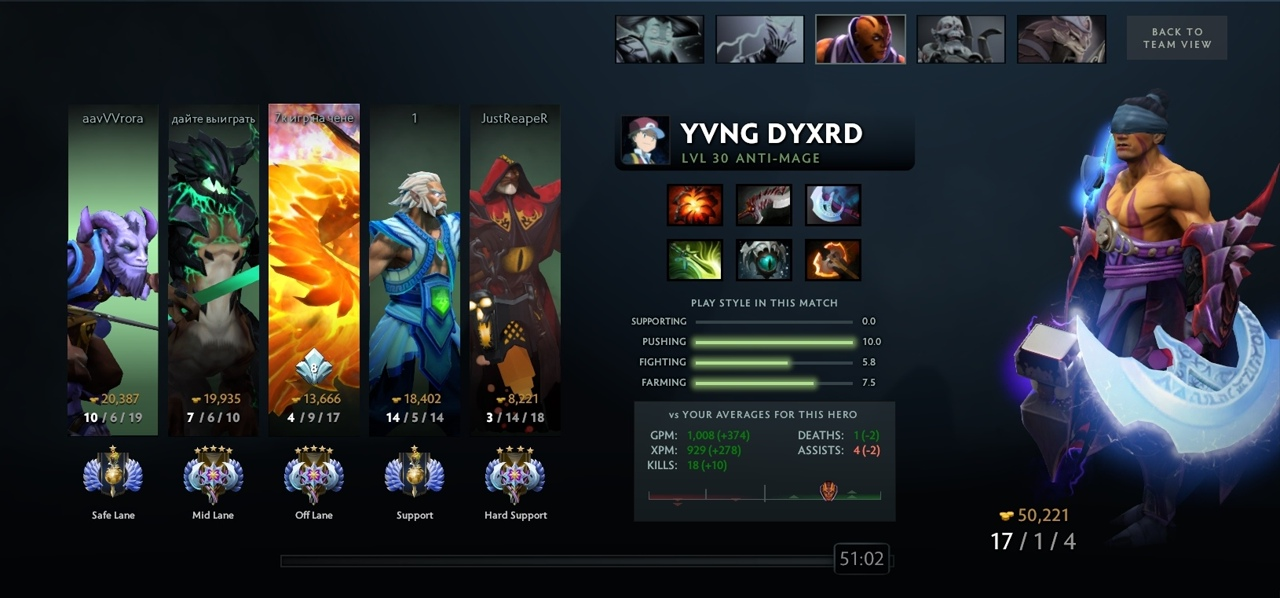
Task: Inspect the fiery red item icon
Action: [x=694, y=205]
